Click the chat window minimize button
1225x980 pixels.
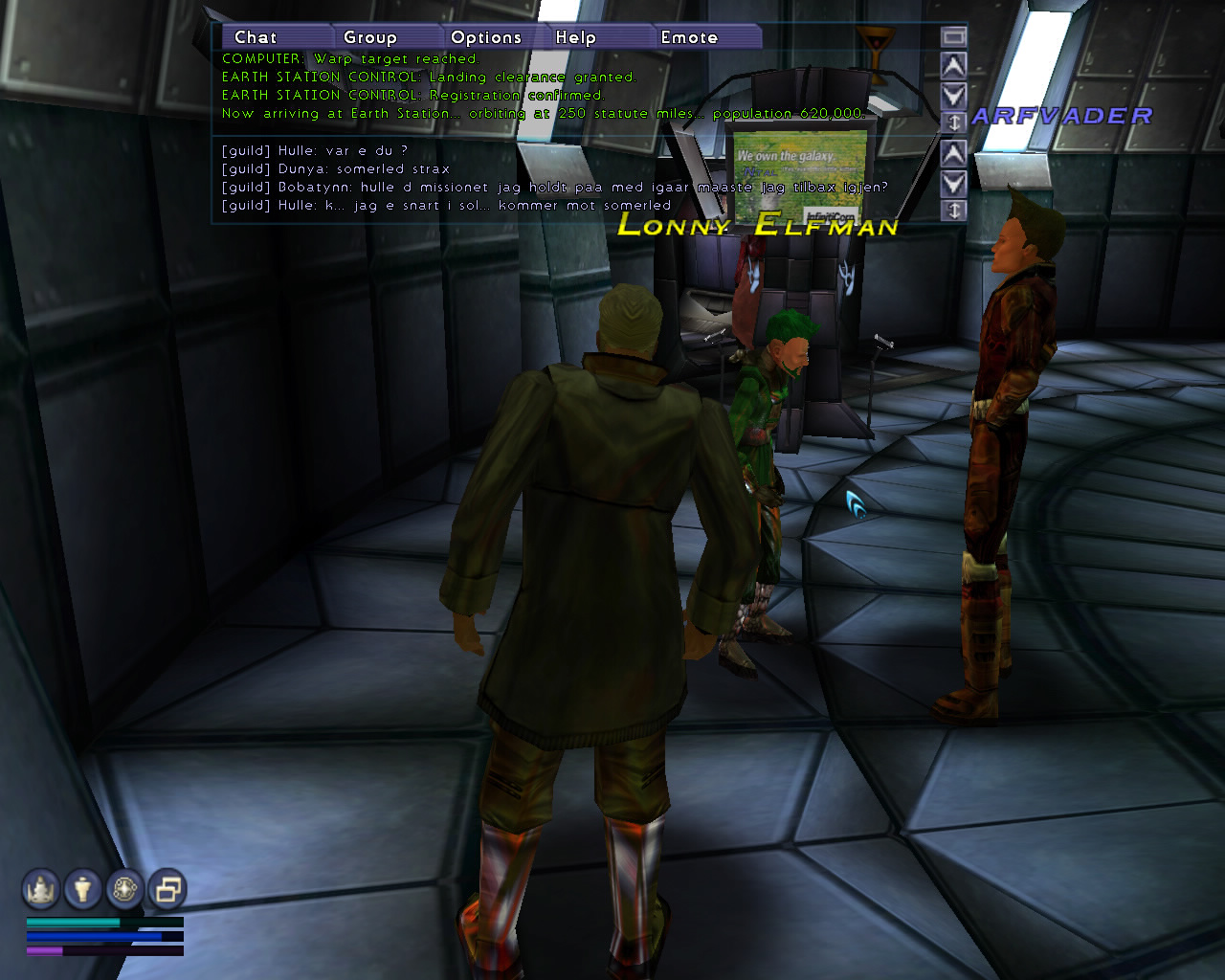[953, 36]
